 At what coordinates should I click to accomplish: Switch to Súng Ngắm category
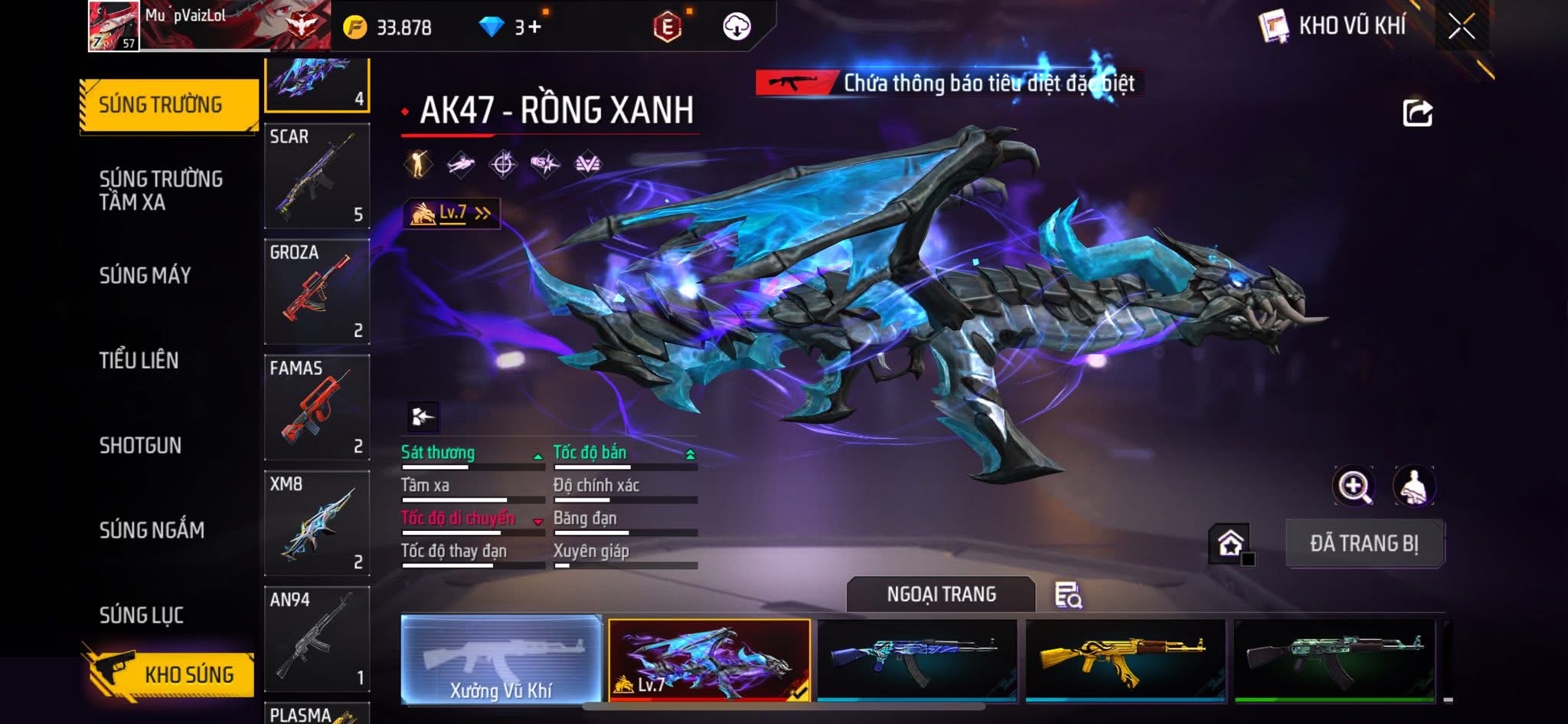pyautogui.click(x=152, y=529)
